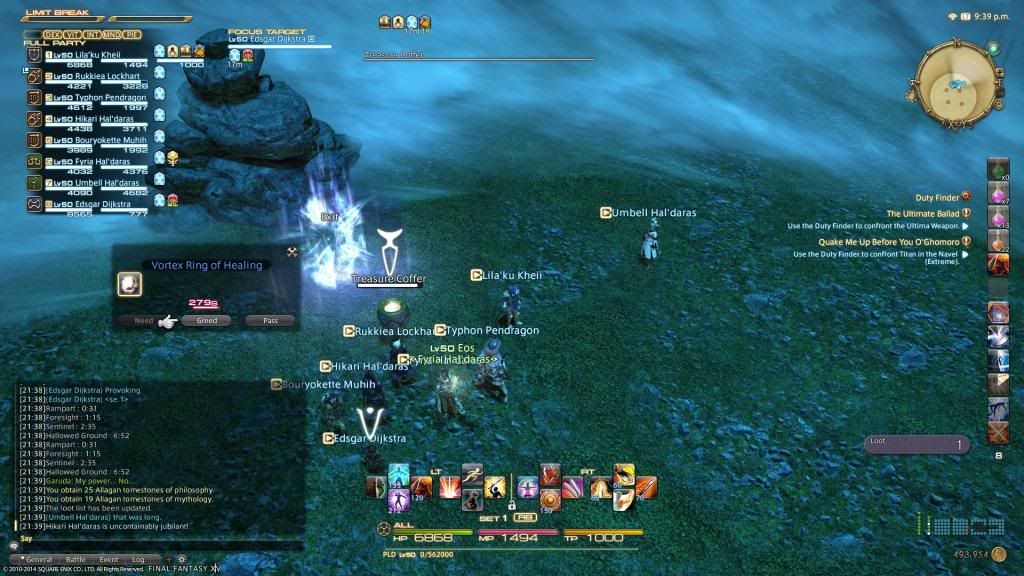The height and width of the screenshot is (576, 1024).
Task: Show the Log chat tab
Action: (138, 559)
